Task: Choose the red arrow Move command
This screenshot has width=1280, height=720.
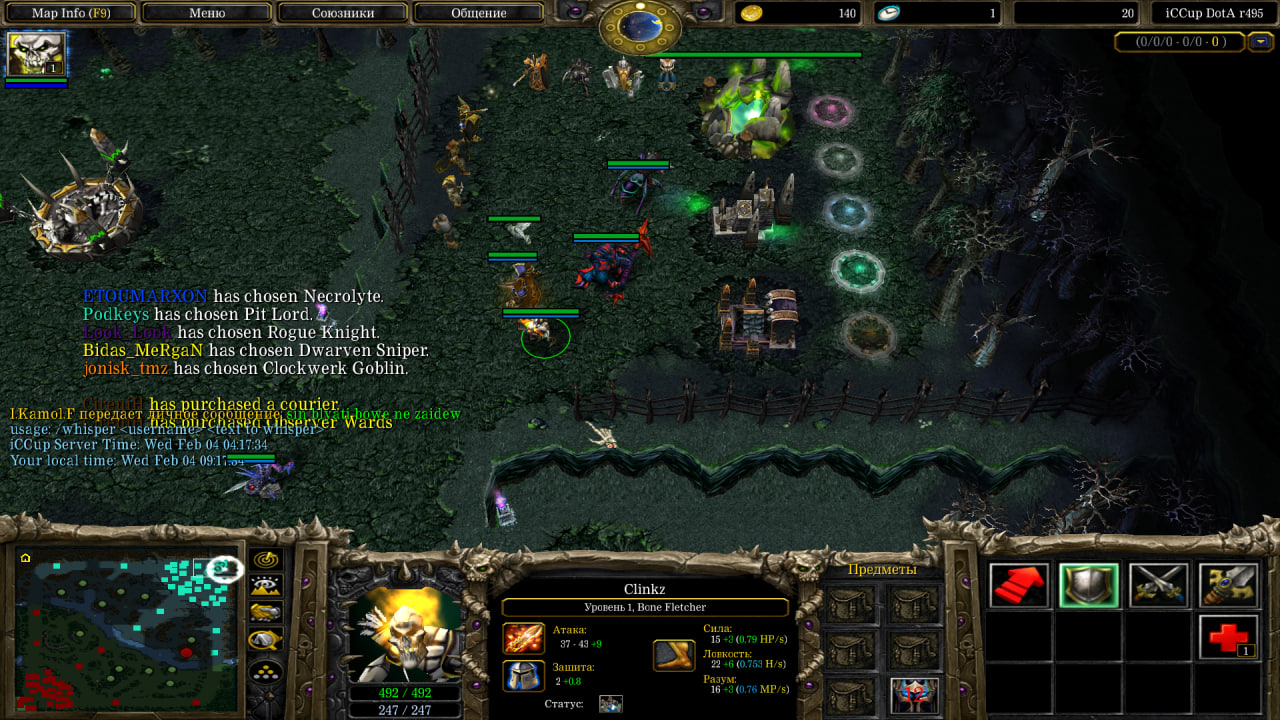Action: coord(1019,586)
